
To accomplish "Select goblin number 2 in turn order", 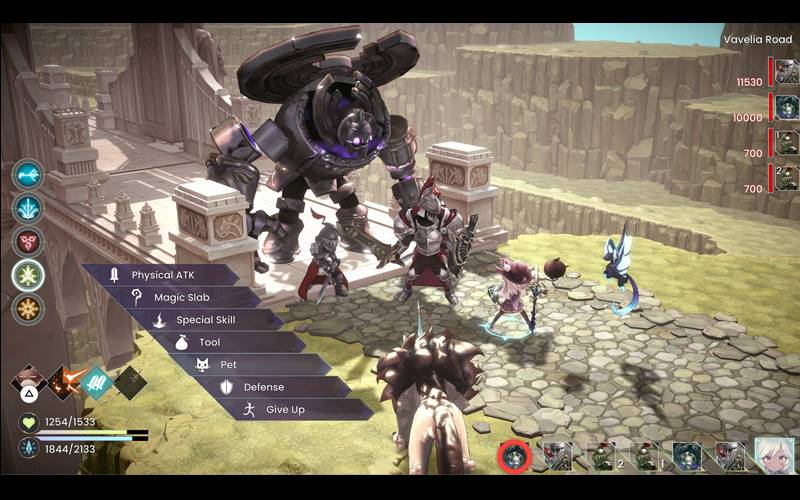I will 601,456.
